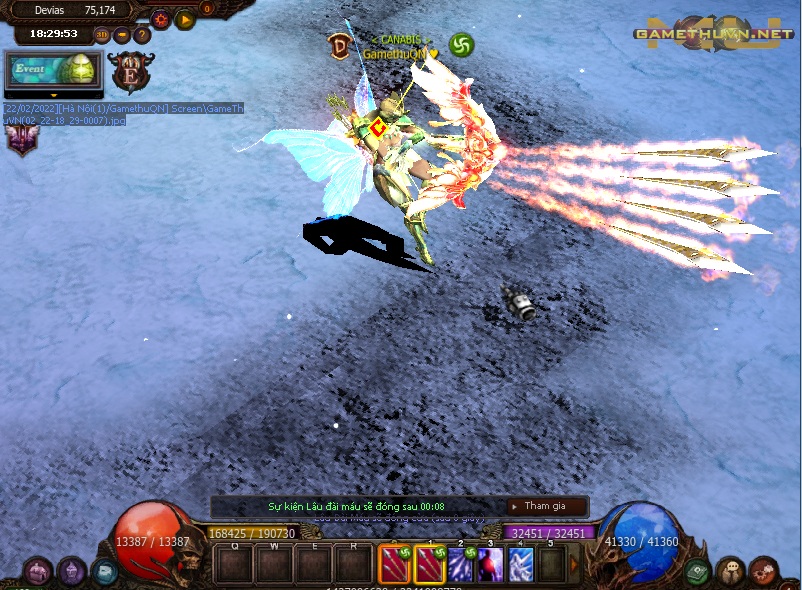Click the orange play arrow button
Viewport: 802px width, 590px height.
[x=184, y=19]
